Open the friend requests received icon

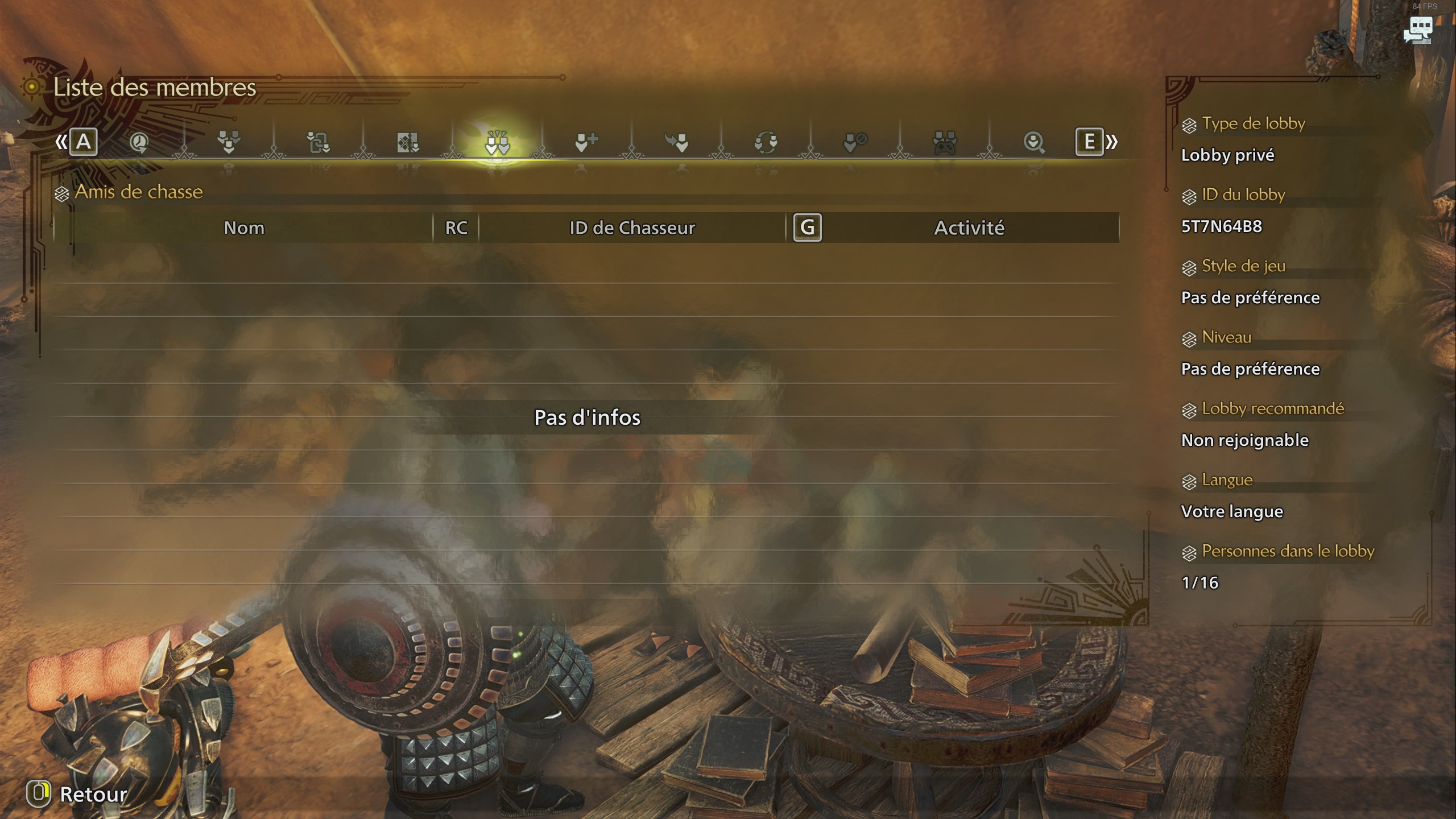point(677,142)
